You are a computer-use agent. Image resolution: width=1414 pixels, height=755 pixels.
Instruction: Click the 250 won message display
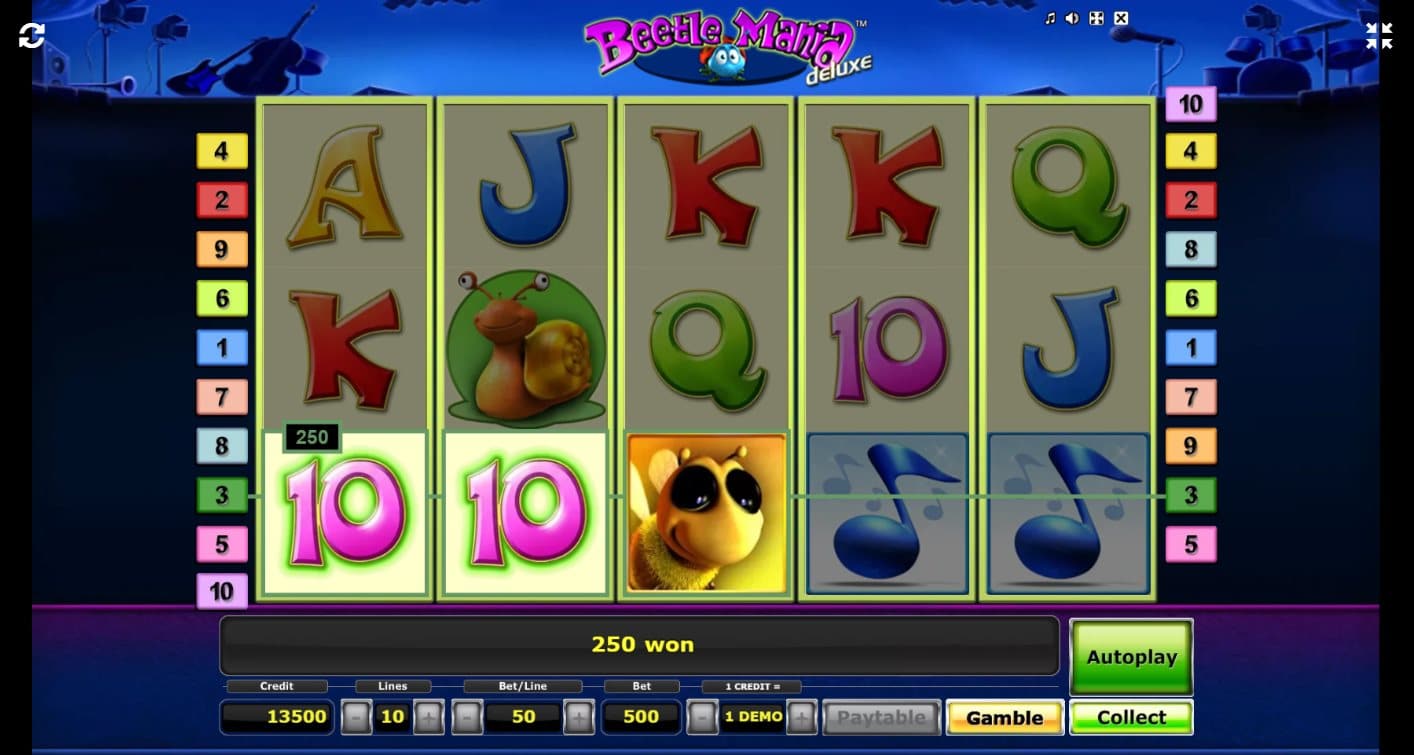click(x=640, y=644)
